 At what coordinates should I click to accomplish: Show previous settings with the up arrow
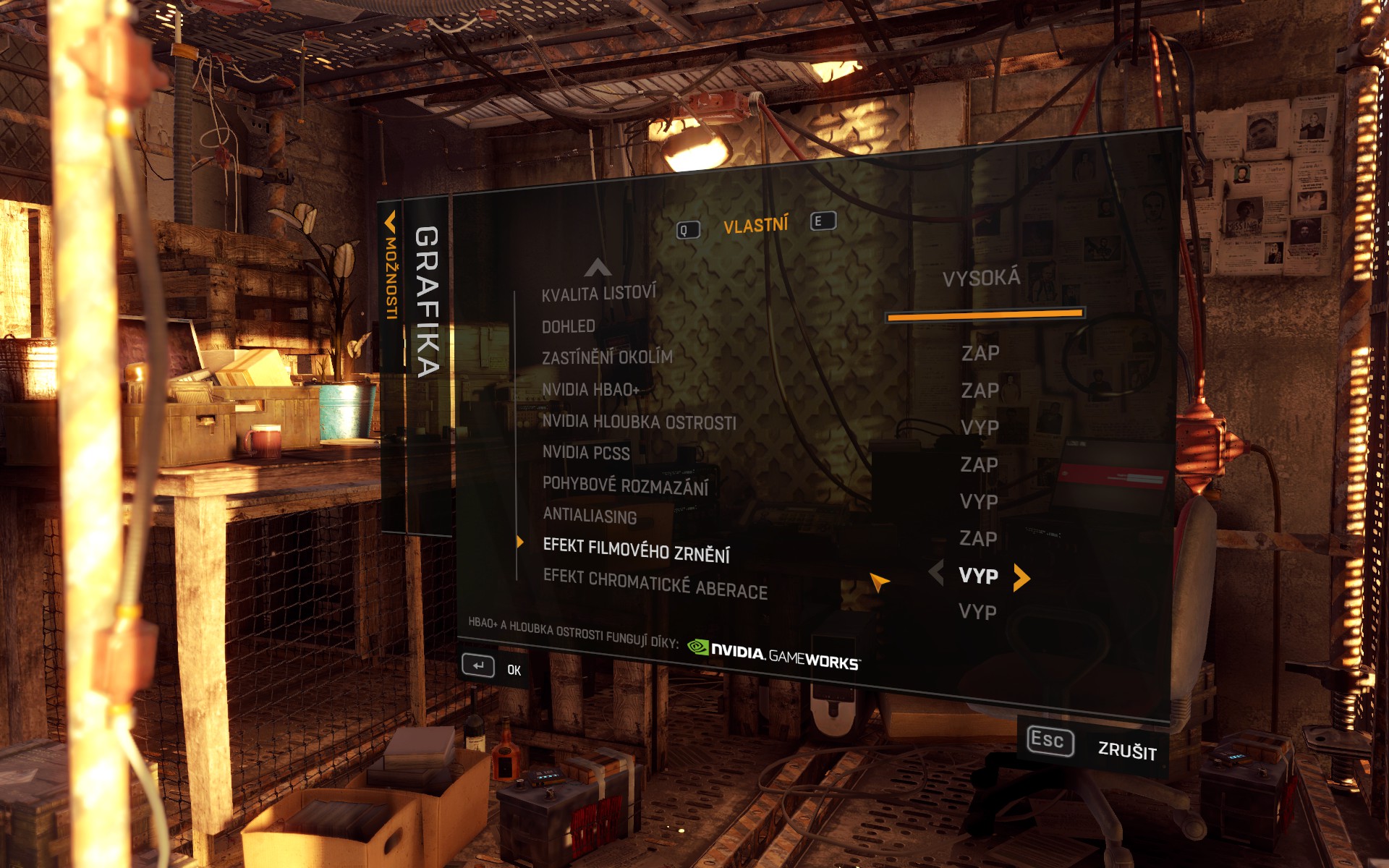pyautogui.click(x=598, y=268)
